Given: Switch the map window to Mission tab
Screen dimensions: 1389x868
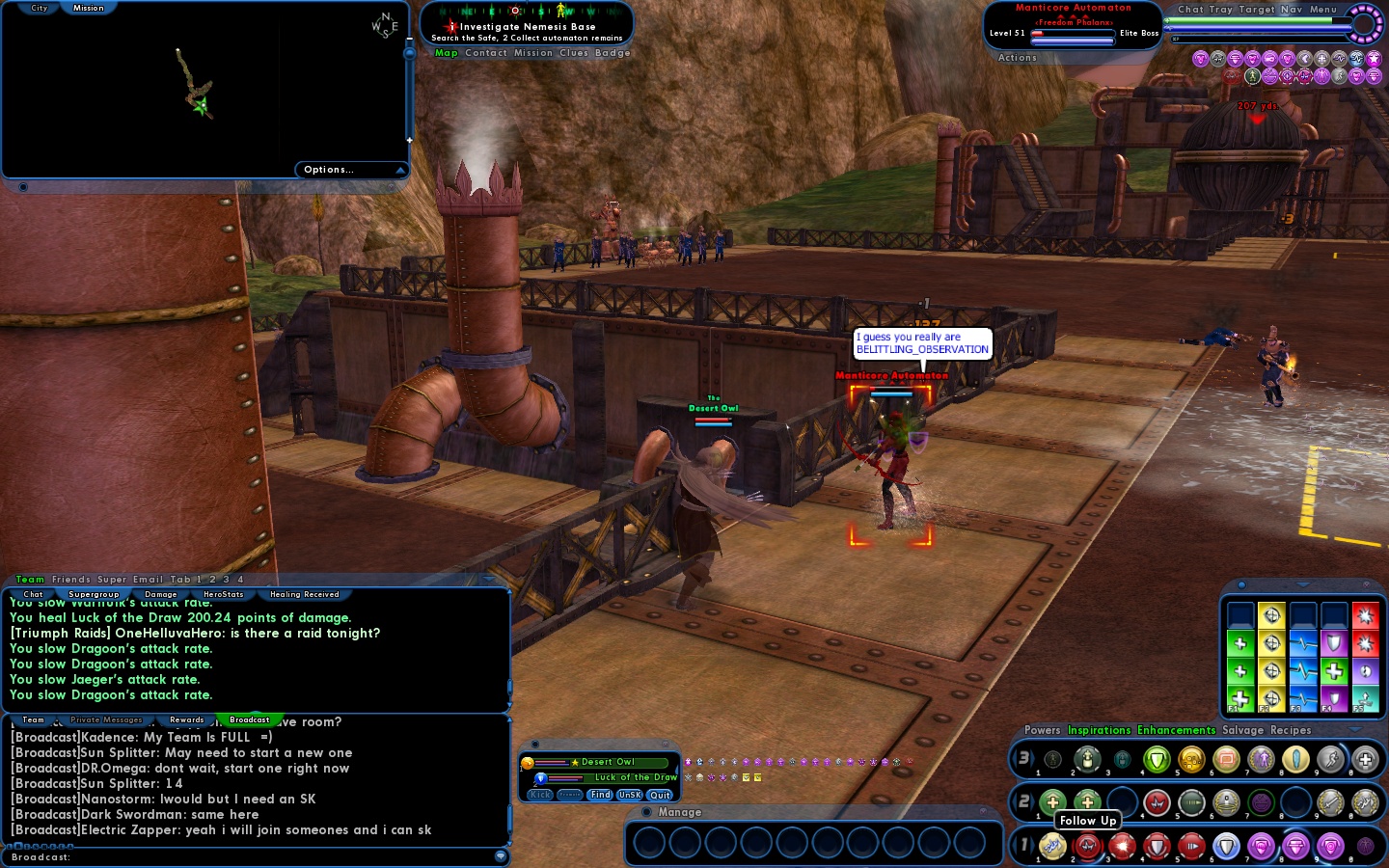Looking at the screenshot, I should point(89,8).
